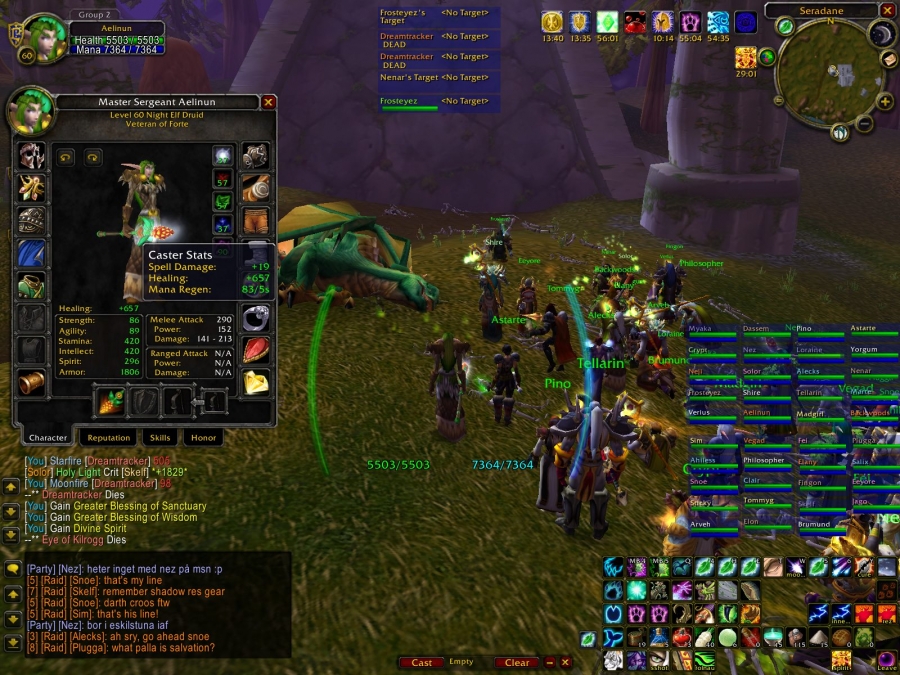
Task: Select the red gem trinket slot
Action: [256, 349]
